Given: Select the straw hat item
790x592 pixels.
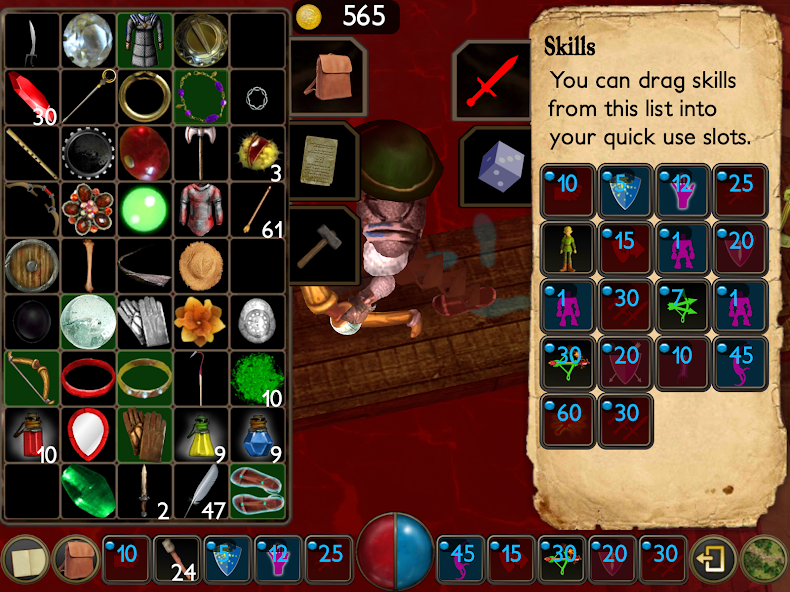Looking at the screenshot, I should coord(200,265).
